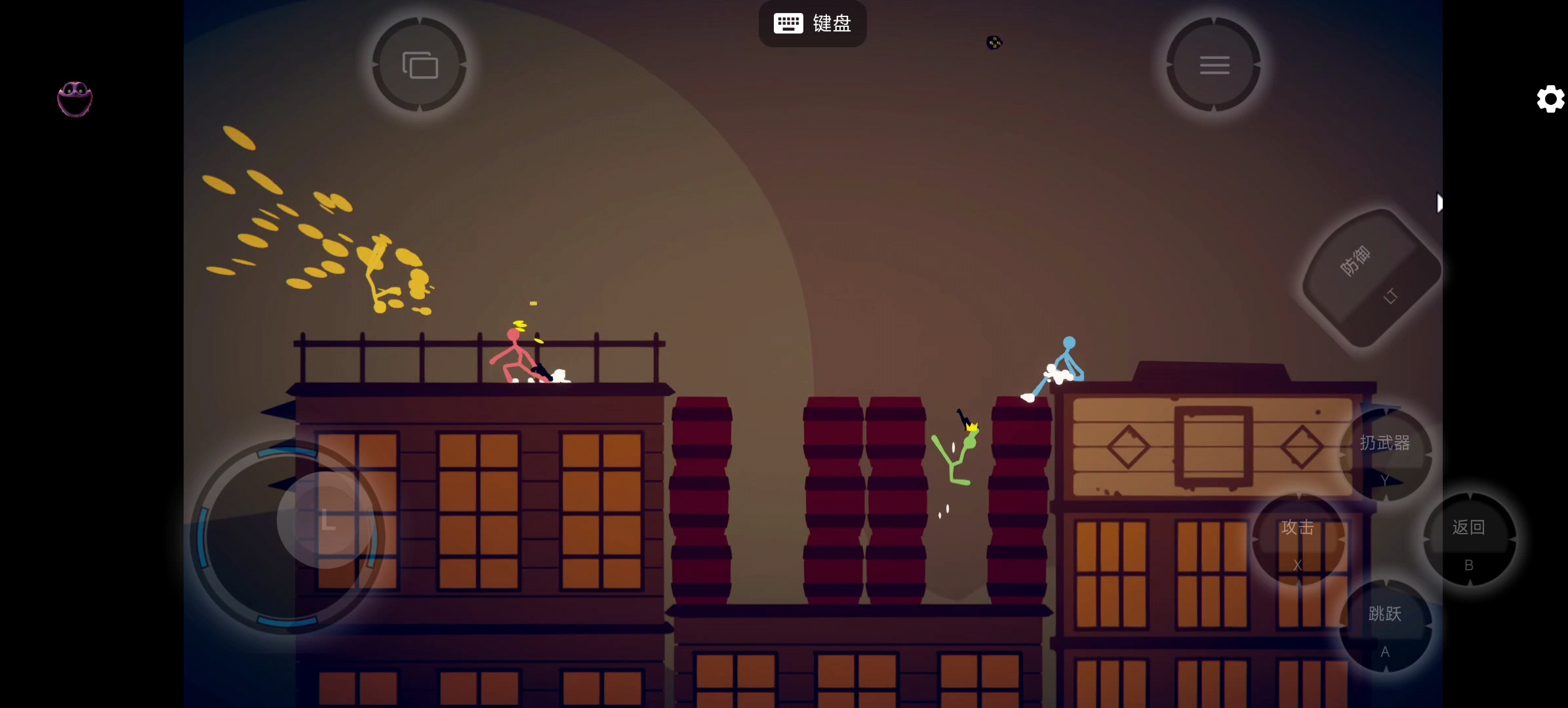The image size is (1568, 708).
Task: Tap the hamburger menu round button
Action: 1214,65
